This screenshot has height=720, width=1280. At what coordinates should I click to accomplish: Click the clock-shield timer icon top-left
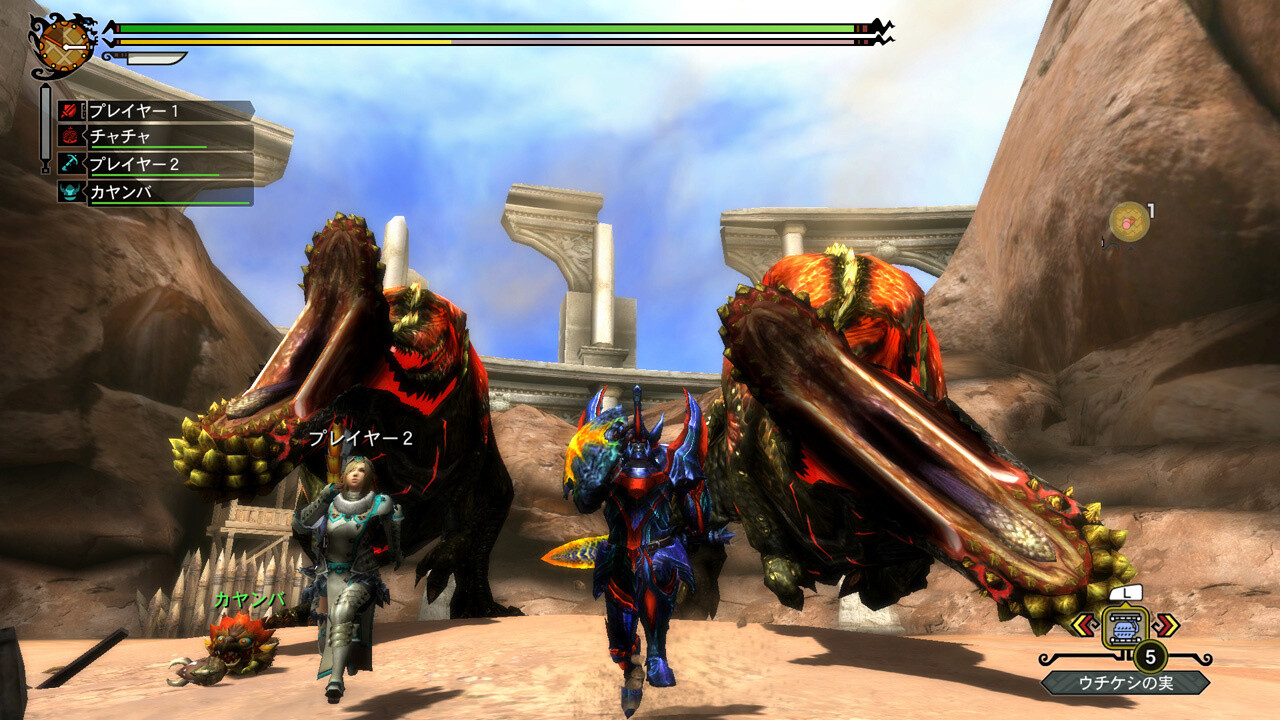click(61, 44)
